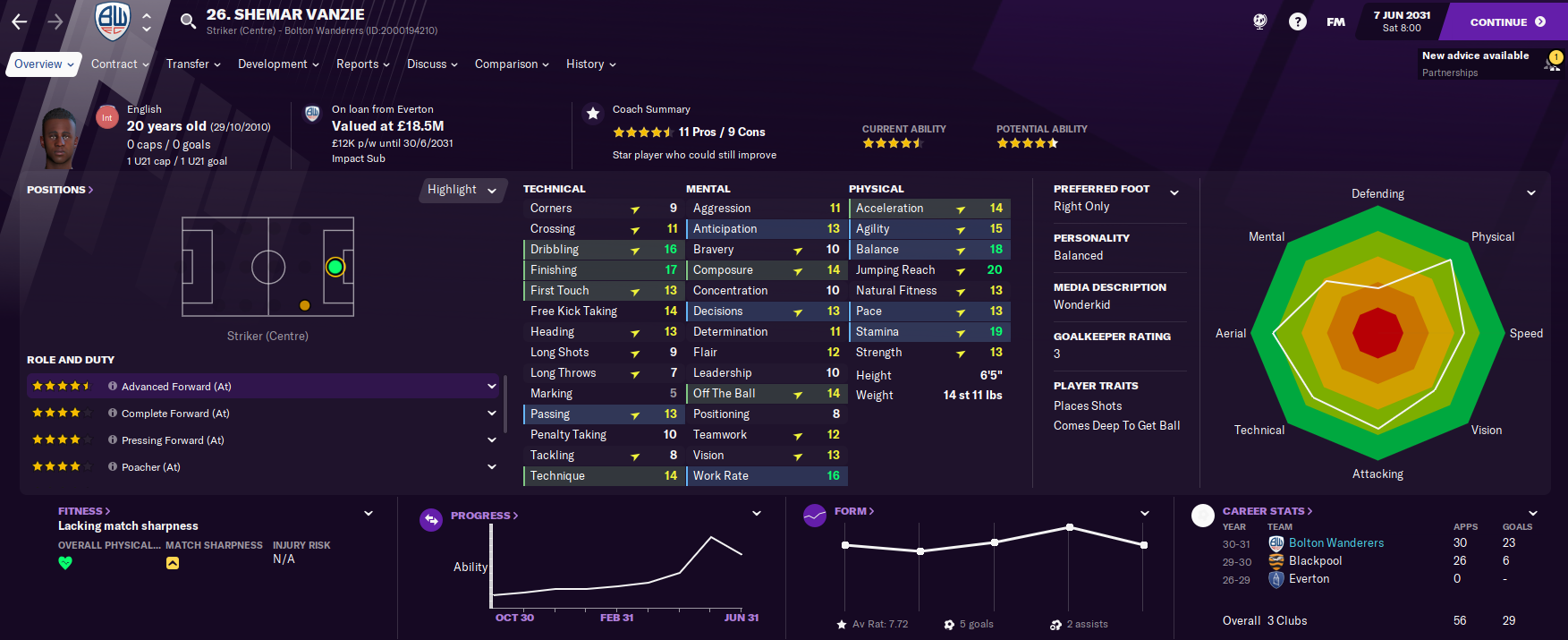The width and height of the screenshot is (1568, 640).
Task: Open the Discuss menu
Action: coord(432,64)
